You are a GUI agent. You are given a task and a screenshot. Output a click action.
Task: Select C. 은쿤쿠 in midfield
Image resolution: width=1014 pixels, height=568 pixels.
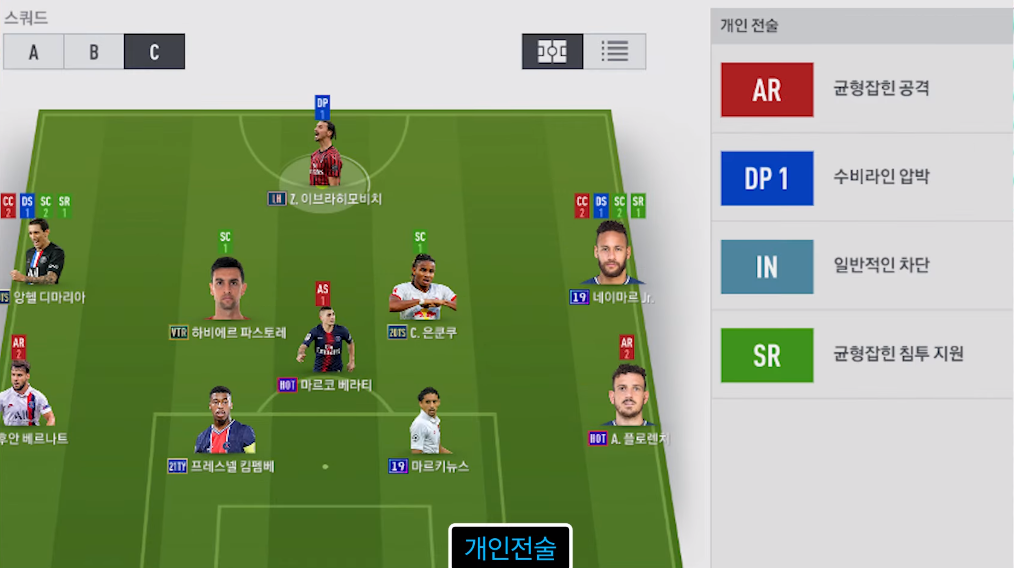(x=421, y=288)
